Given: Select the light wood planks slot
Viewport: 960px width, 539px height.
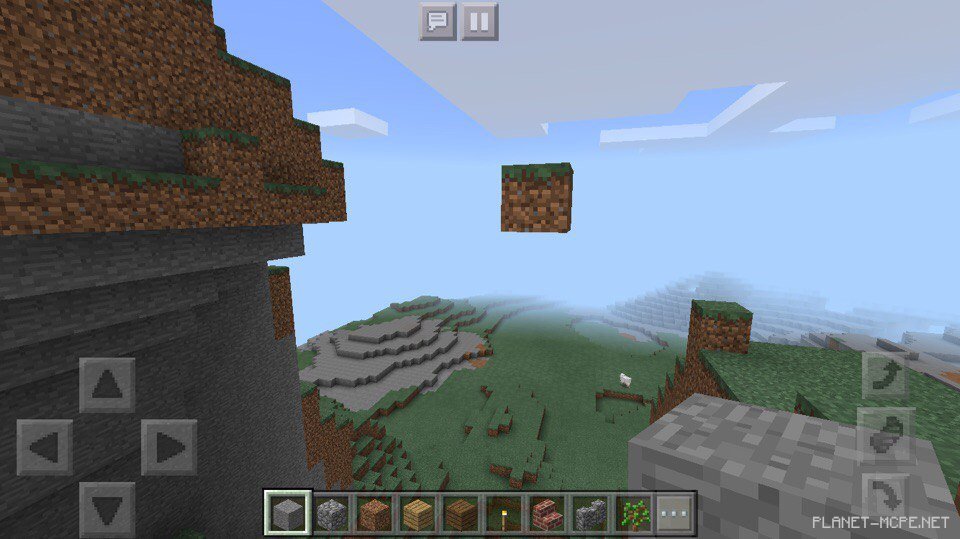Looking at the screenshot, I should tap(417, 514).
